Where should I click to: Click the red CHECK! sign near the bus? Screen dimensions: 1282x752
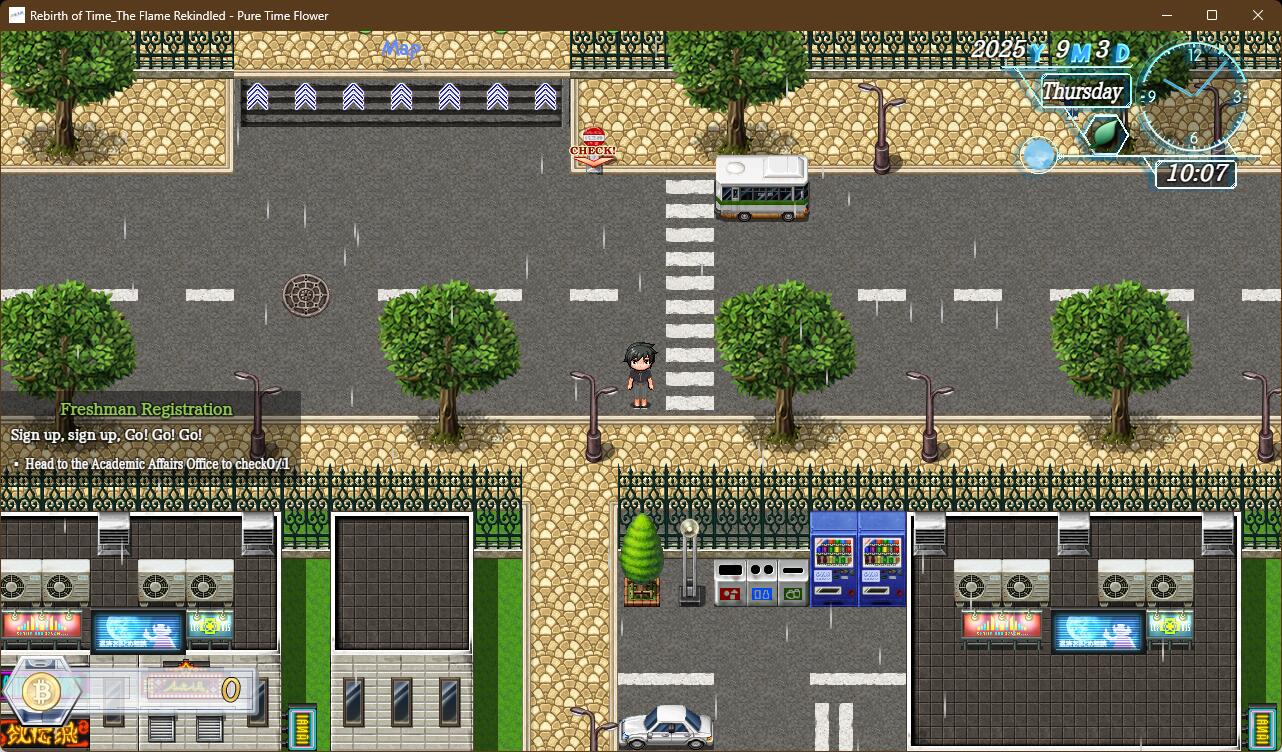click(596, 146)
